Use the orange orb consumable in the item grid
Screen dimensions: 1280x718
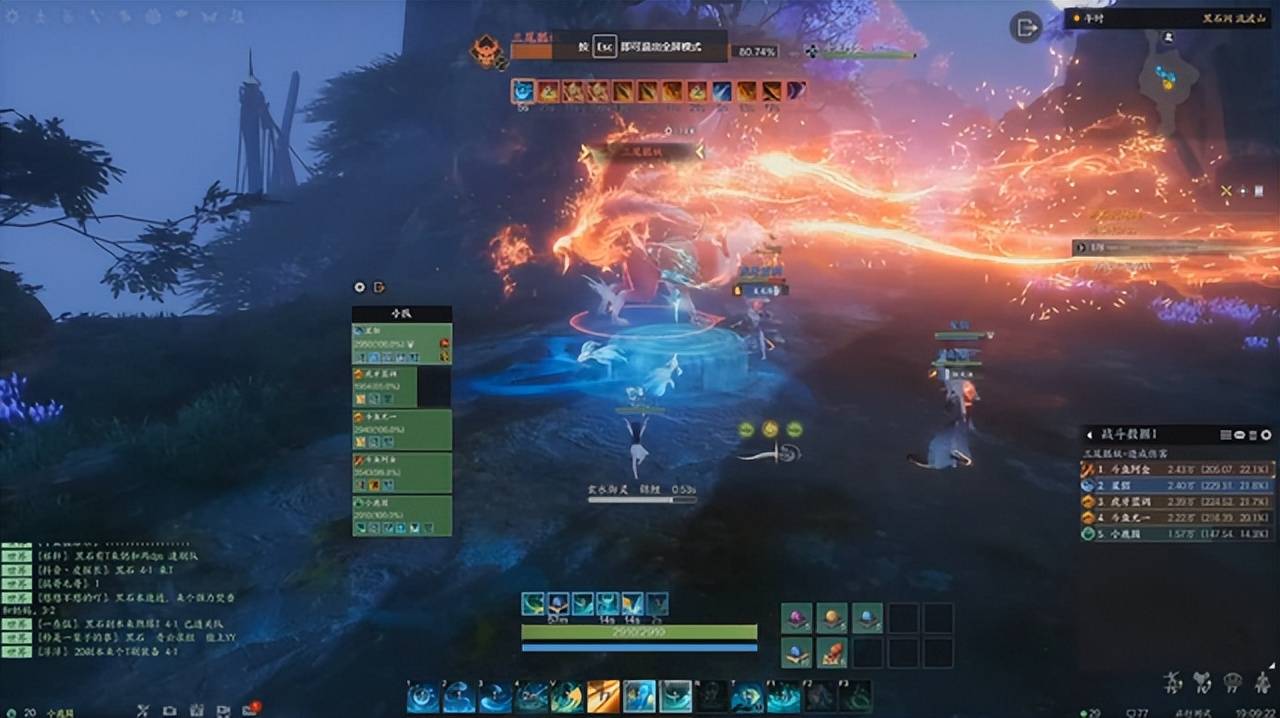pos(831,618)
